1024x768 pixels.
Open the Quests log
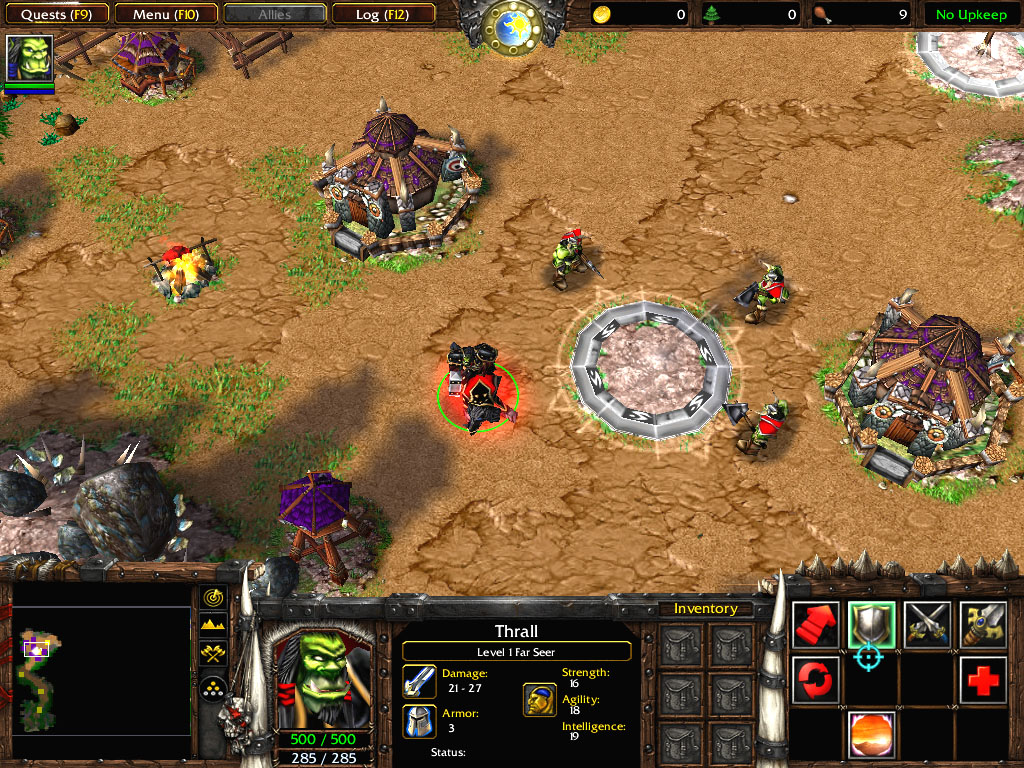(x=57, y=14)
